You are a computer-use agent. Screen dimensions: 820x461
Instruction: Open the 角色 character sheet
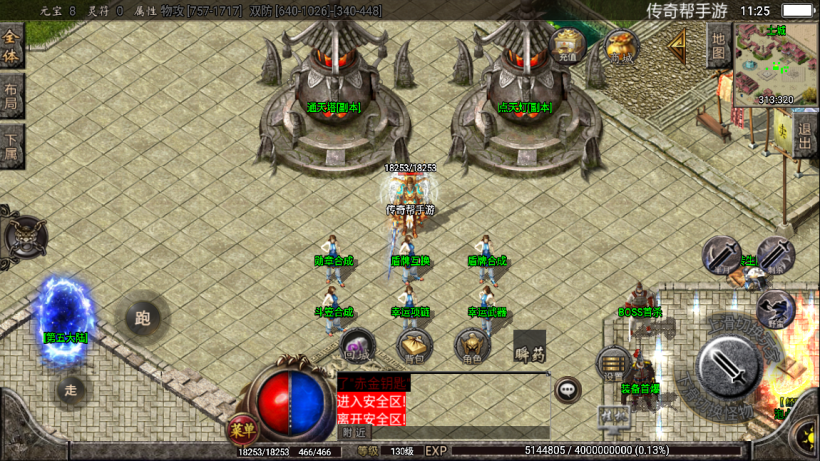tap(472, 346)
